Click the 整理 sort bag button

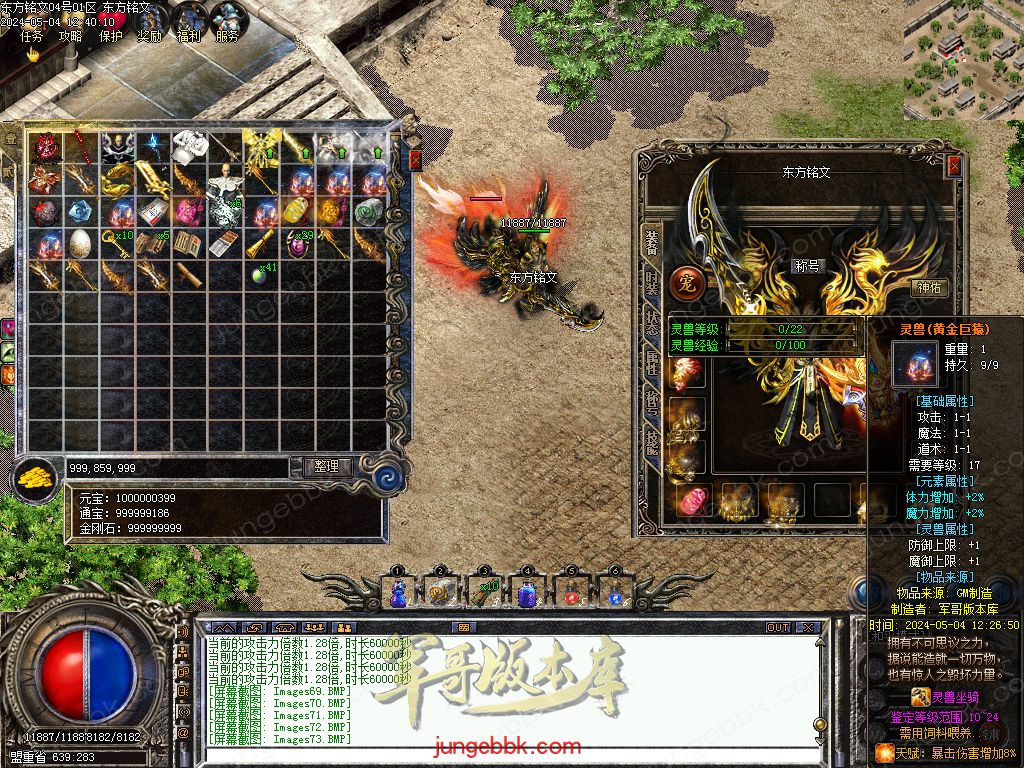(326, 466)
